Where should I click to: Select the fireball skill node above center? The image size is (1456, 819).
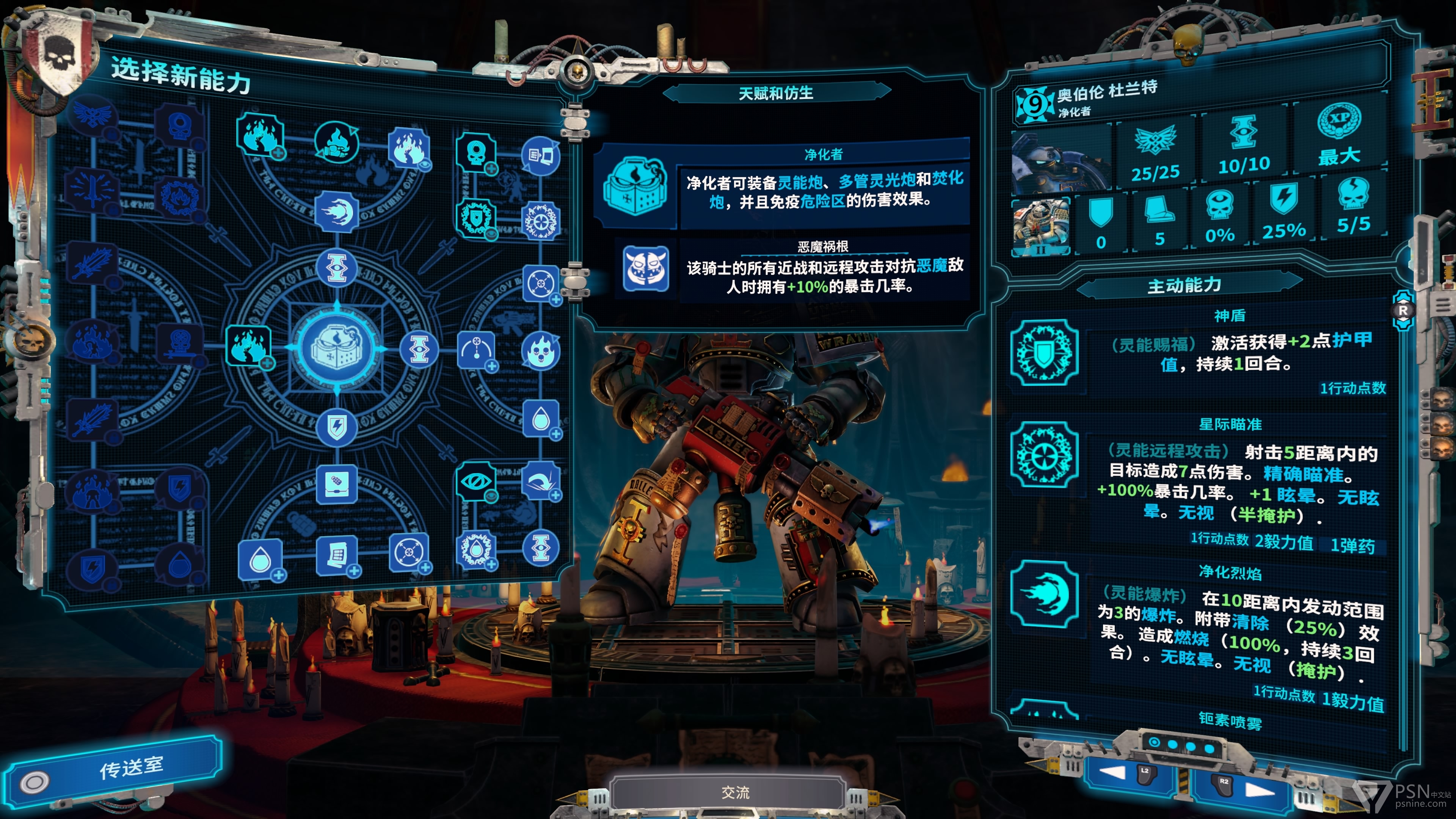pyautogui.click(x=337, y=212)
